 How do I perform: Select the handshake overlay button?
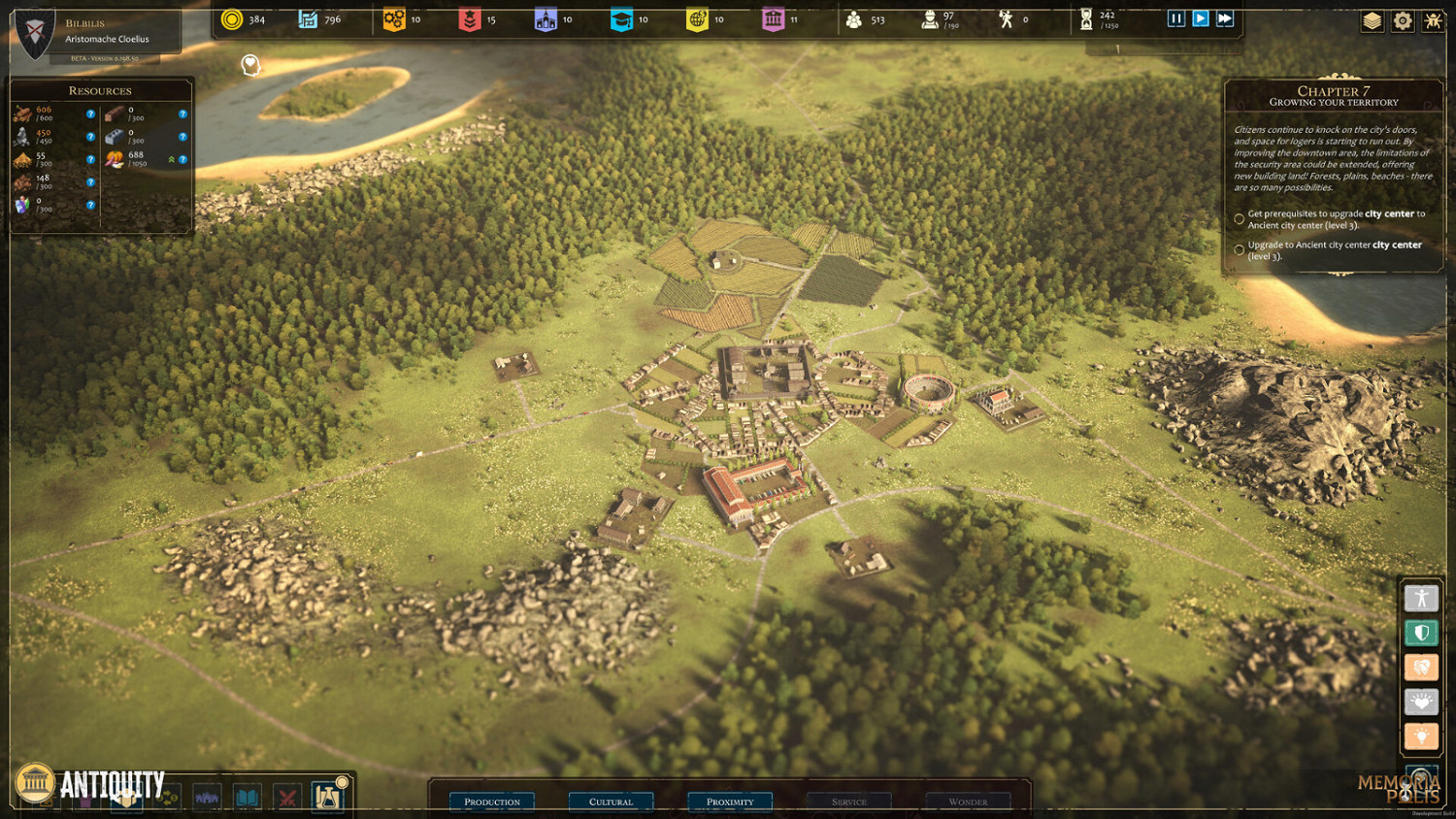pos(1421,668)
